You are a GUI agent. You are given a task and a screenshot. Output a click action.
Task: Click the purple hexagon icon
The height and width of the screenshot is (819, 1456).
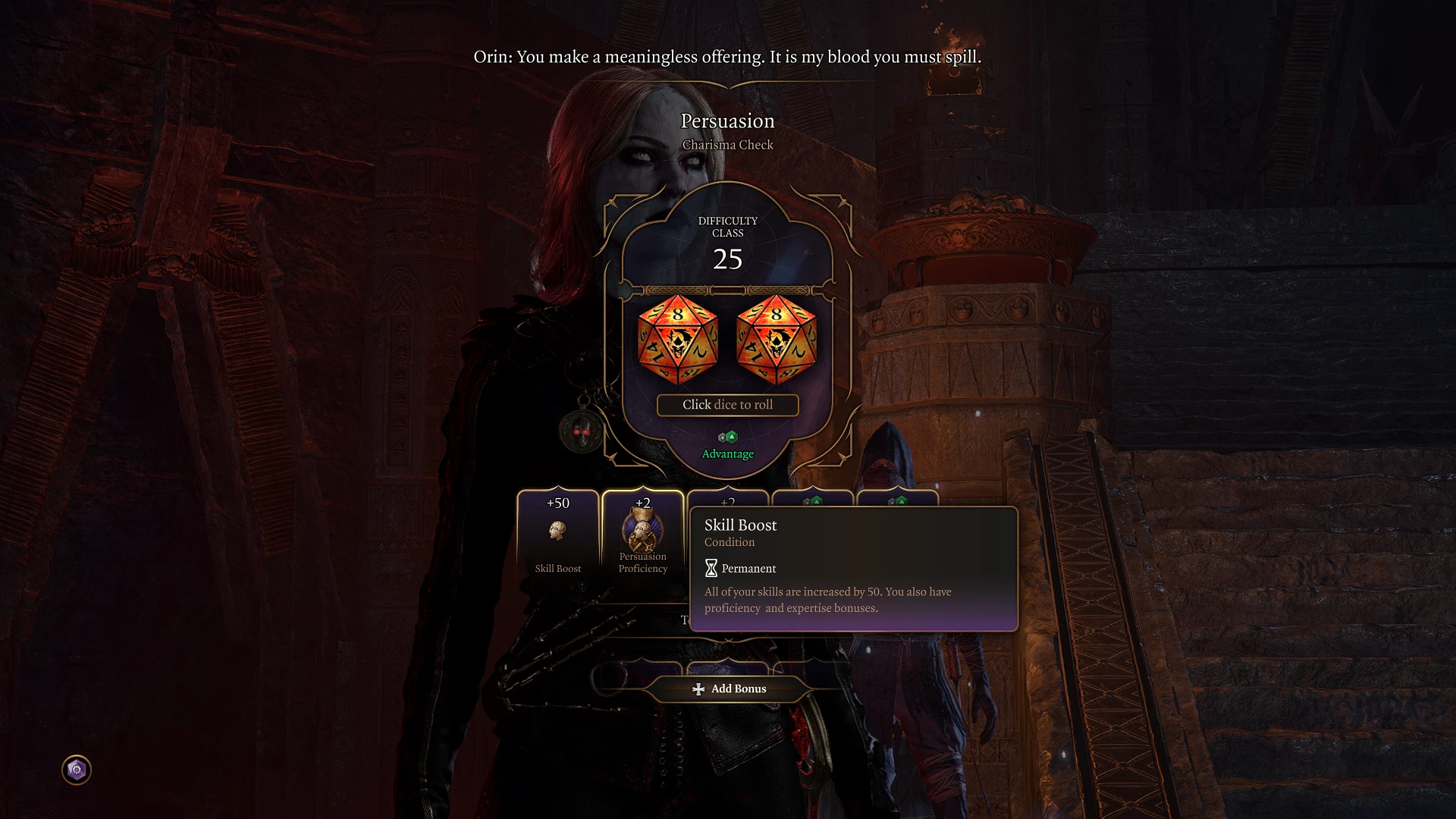[x=77, y=770]
